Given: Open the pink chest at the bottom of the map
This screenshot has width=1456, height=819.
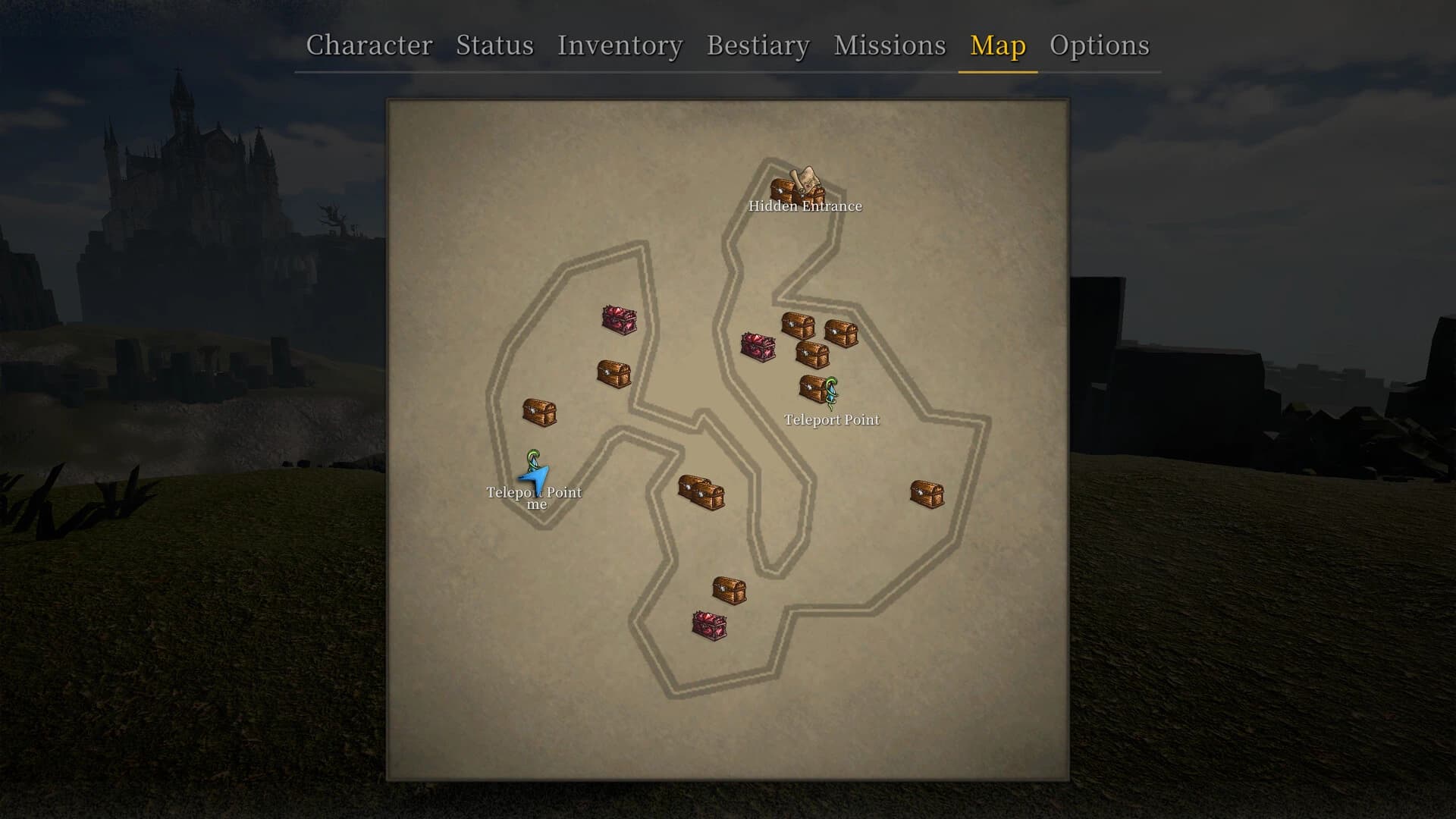Looking at the screenshot, I should coord(710,625).
